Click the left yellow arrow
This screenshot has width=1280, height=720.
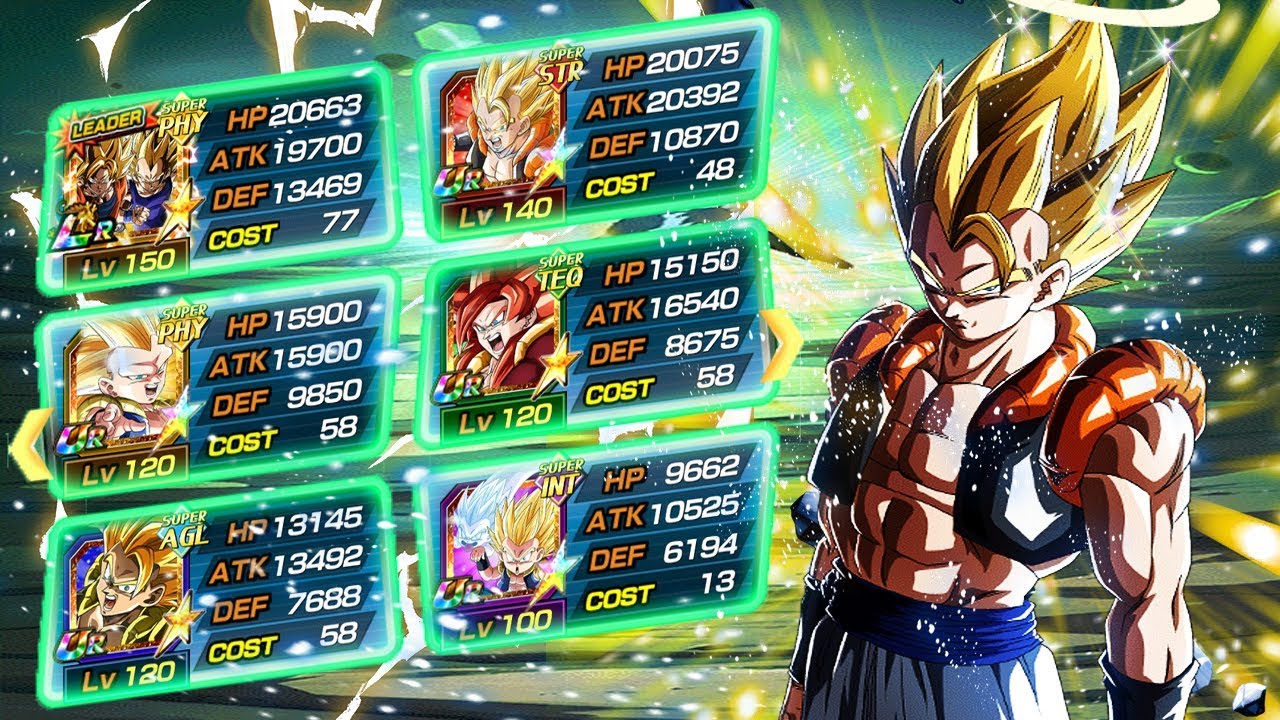pos(29,445)
